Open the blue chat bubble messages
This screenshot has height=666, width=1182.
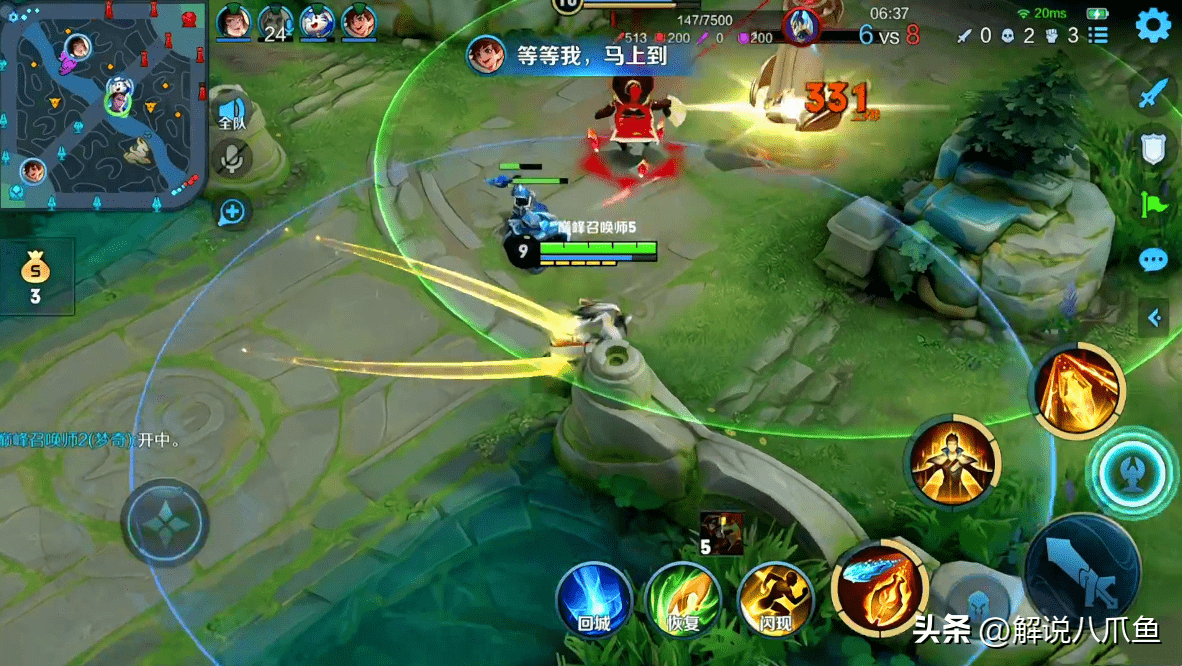click(x=1153, y=260)
